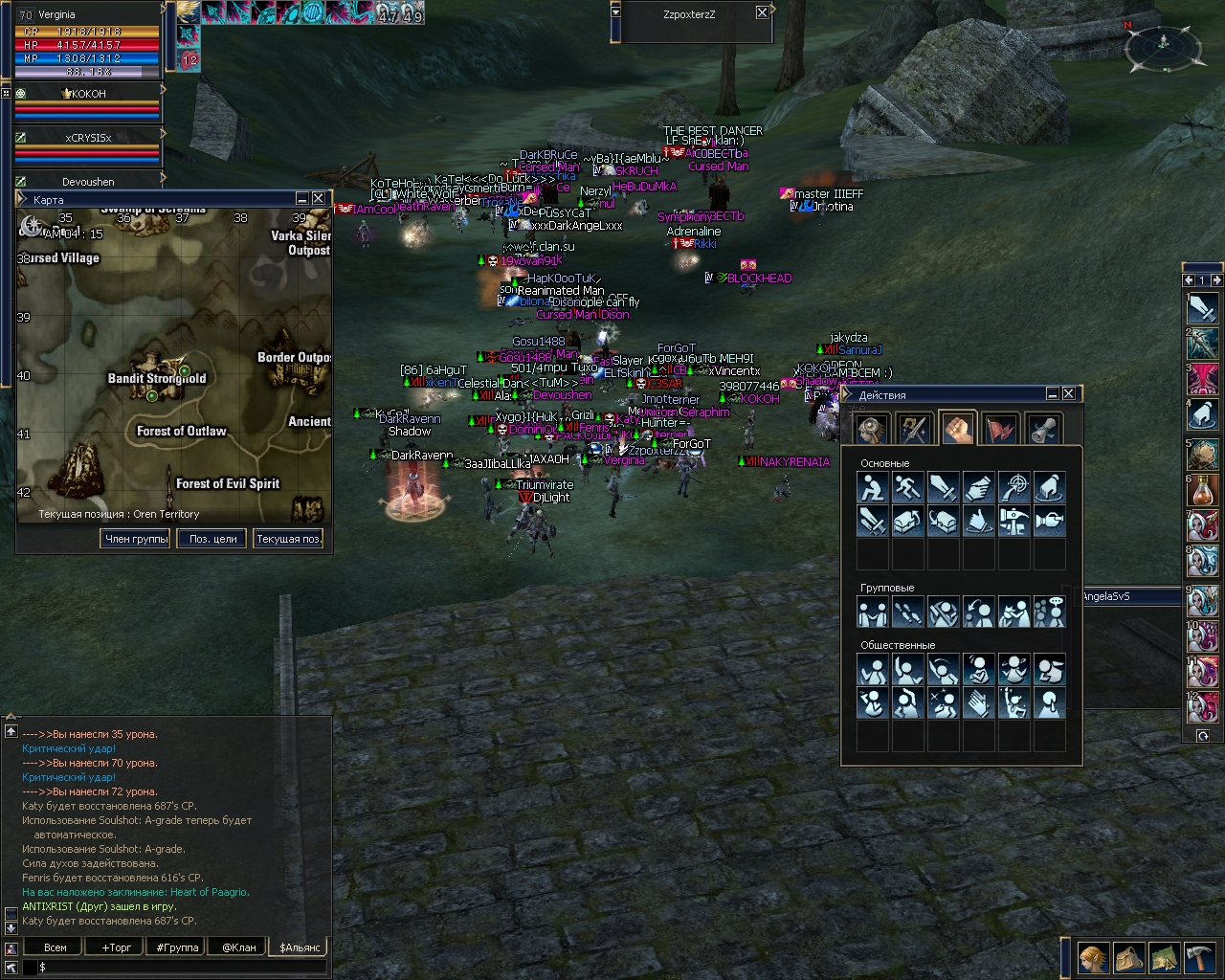
Task: Switch chat to the +Торг tab
Action: coord(117,947)
